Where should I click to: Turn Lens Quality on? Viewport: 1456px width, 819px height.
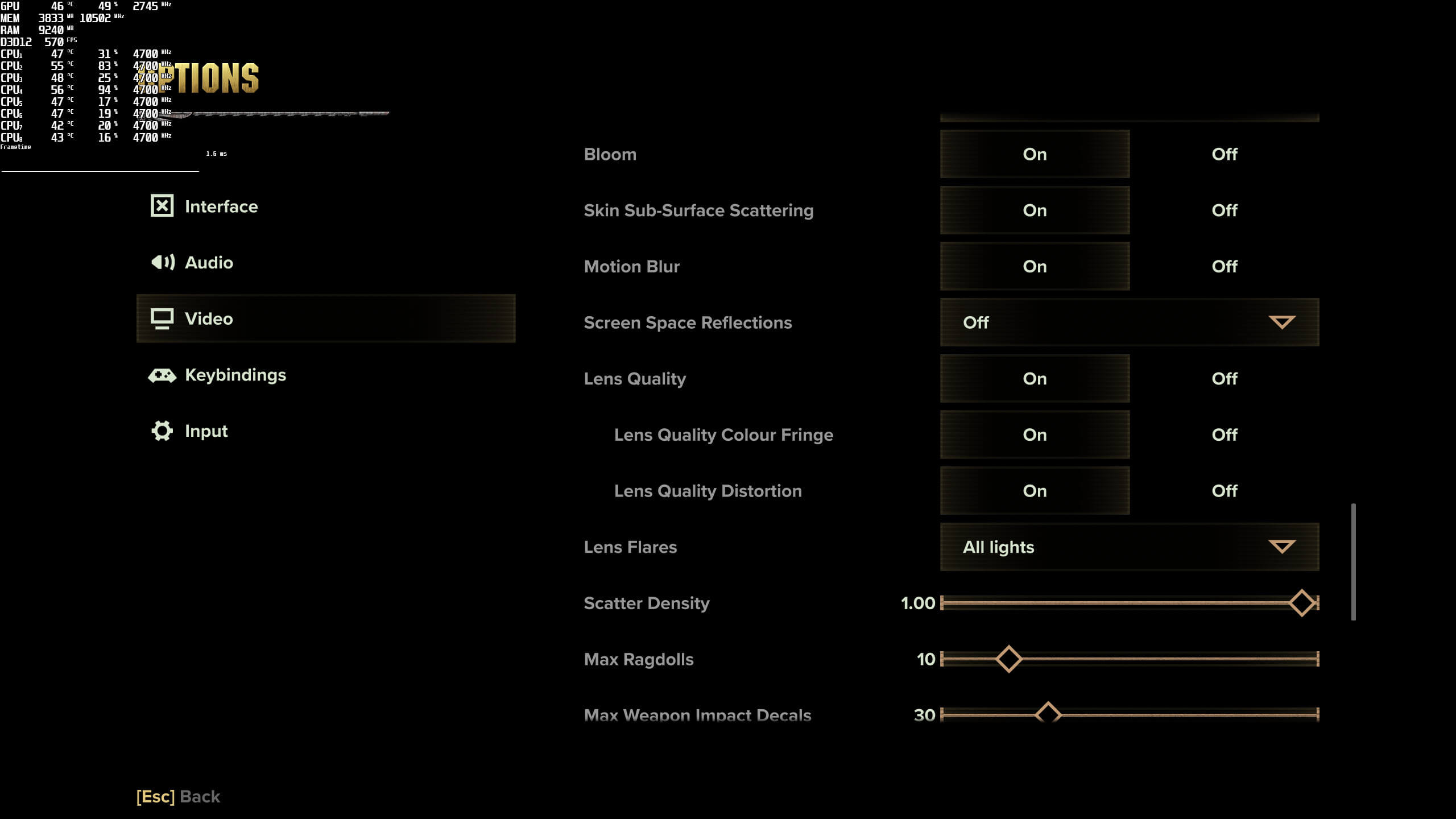[x=1035, y=378]
